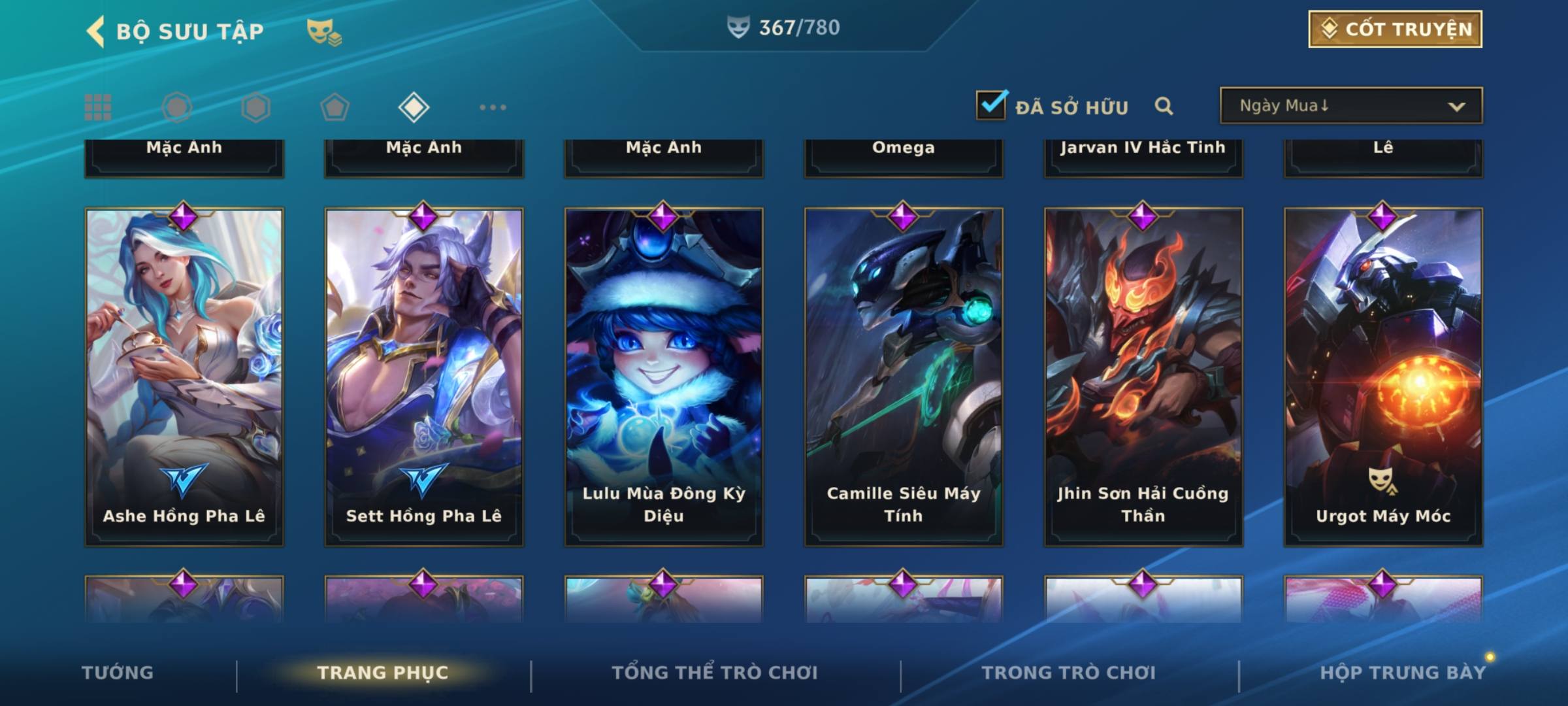Pick the Urgot Máy Móc skin card

(1383, 376)
